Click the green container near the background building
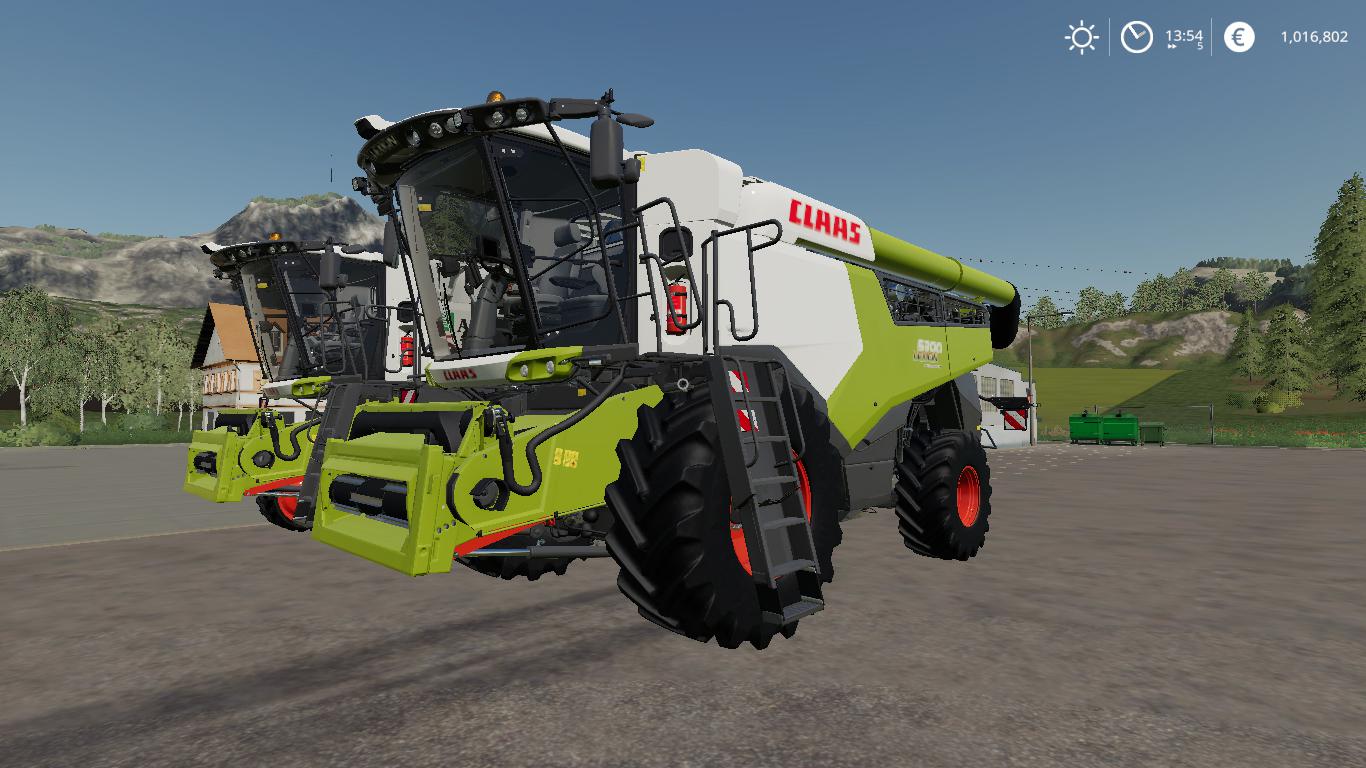The height and width of the screenshot is (768, 1366). [1093, 430]
